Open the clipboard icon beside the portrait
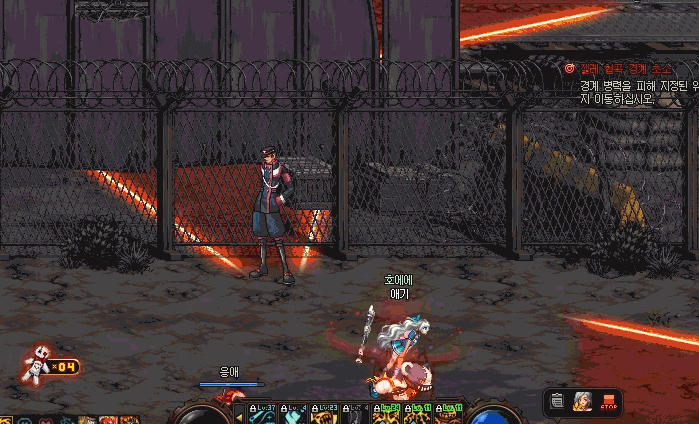The image size is (699, 424). point(558,402)
